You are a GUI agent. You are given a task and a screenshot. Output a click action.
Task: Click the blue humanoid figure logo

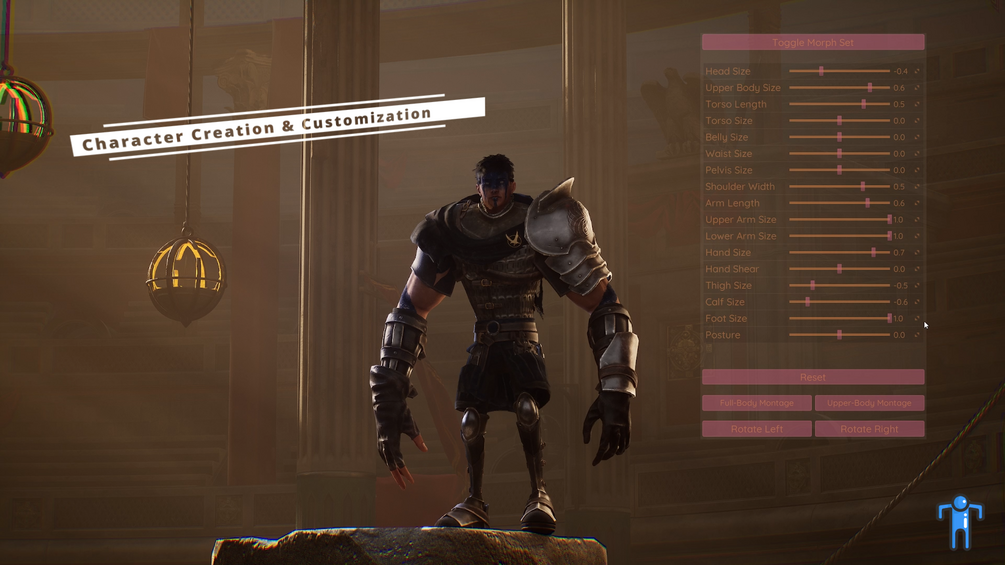[x=959, y=522]
